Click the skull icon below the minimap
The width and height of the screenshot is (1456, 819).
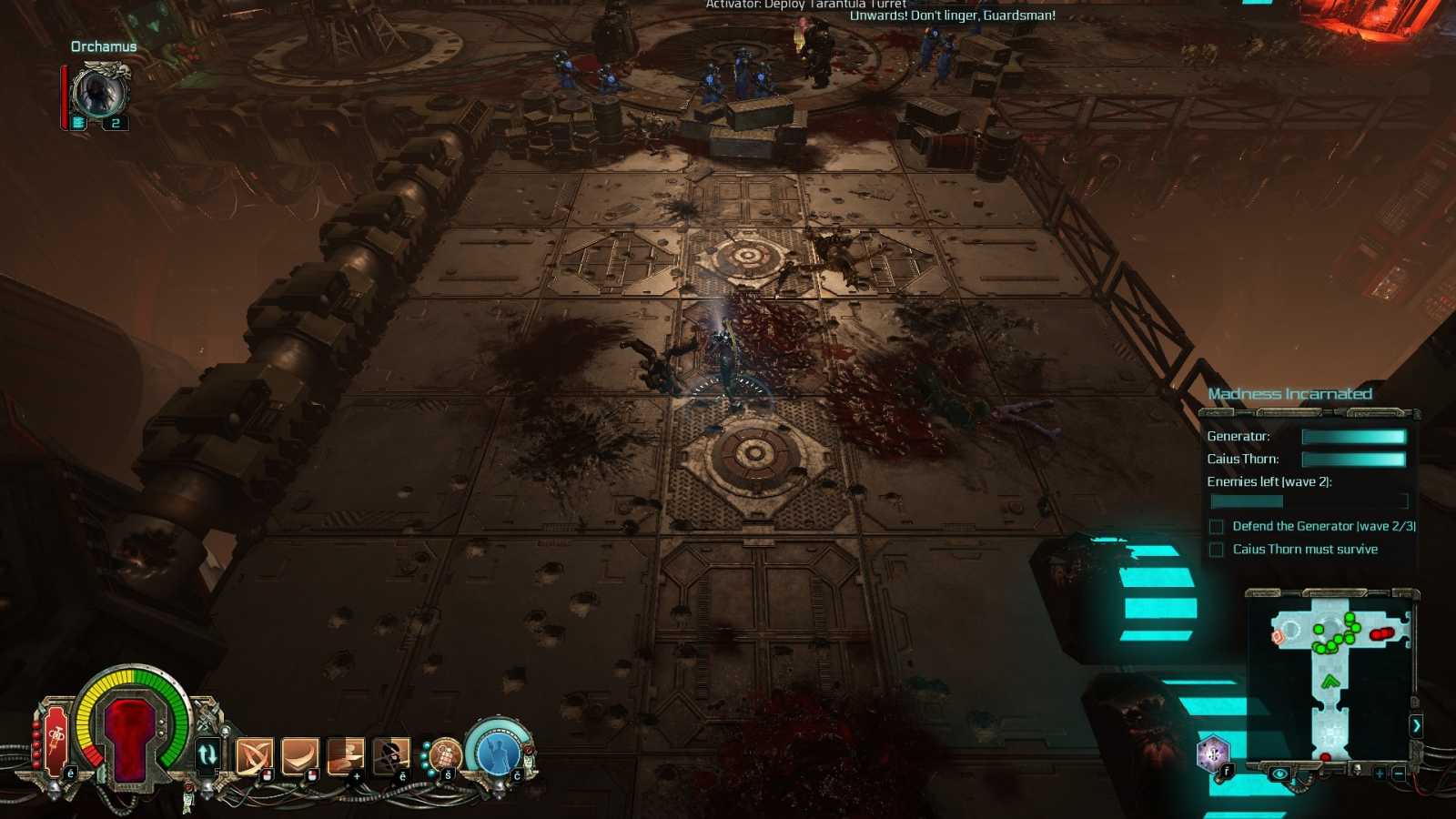click(x=1357, y=770)
